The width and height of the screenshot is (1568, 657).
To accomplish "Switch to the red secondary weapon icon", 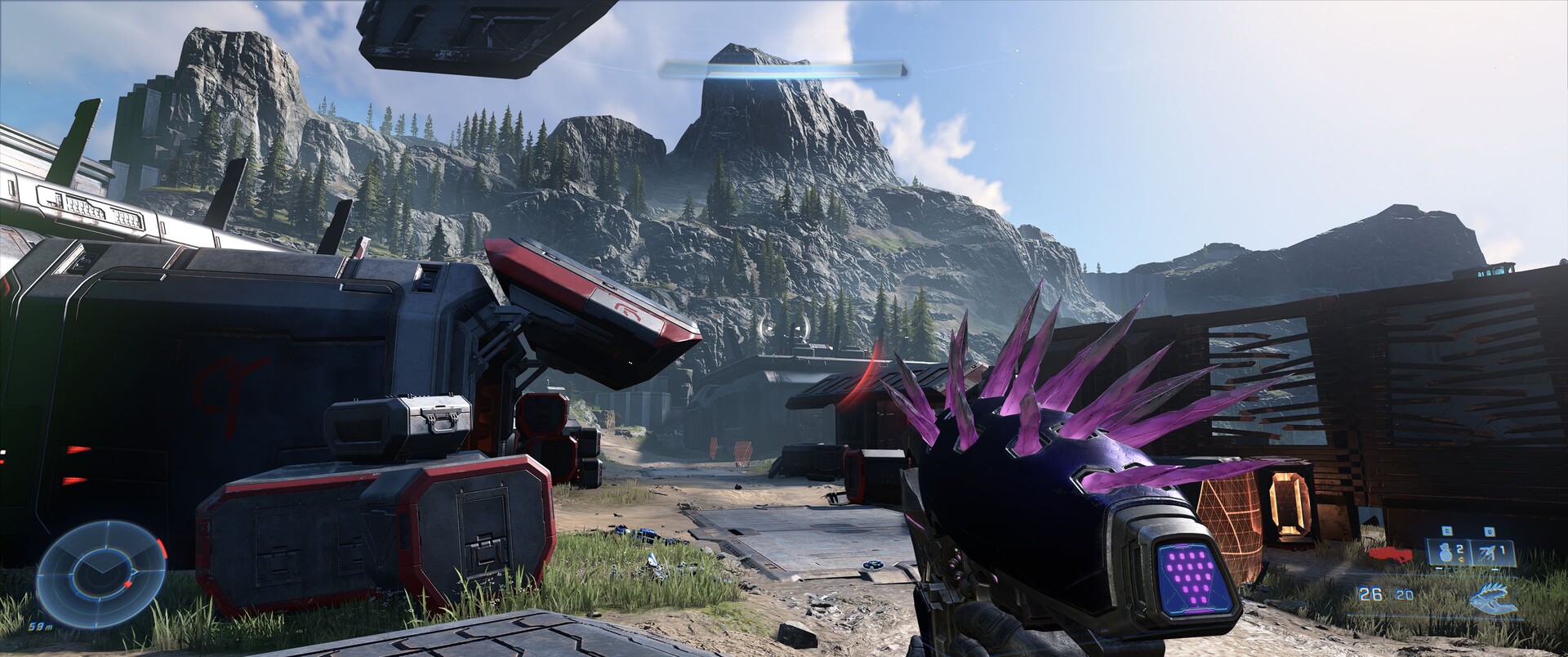I will 1392,555.
